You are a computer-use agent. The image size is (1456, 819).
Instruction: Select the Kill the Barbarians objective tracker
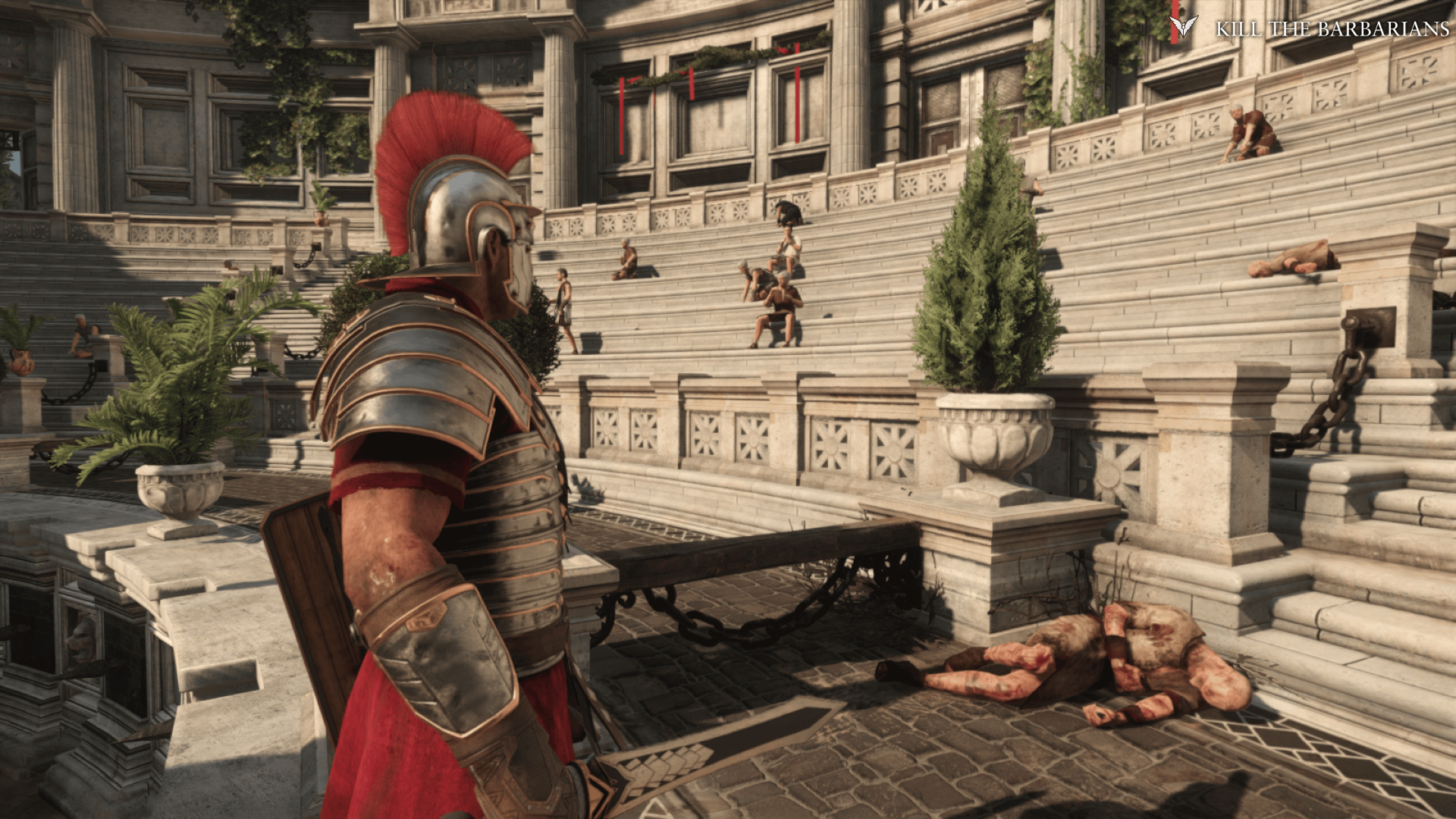coord(1332,29)
